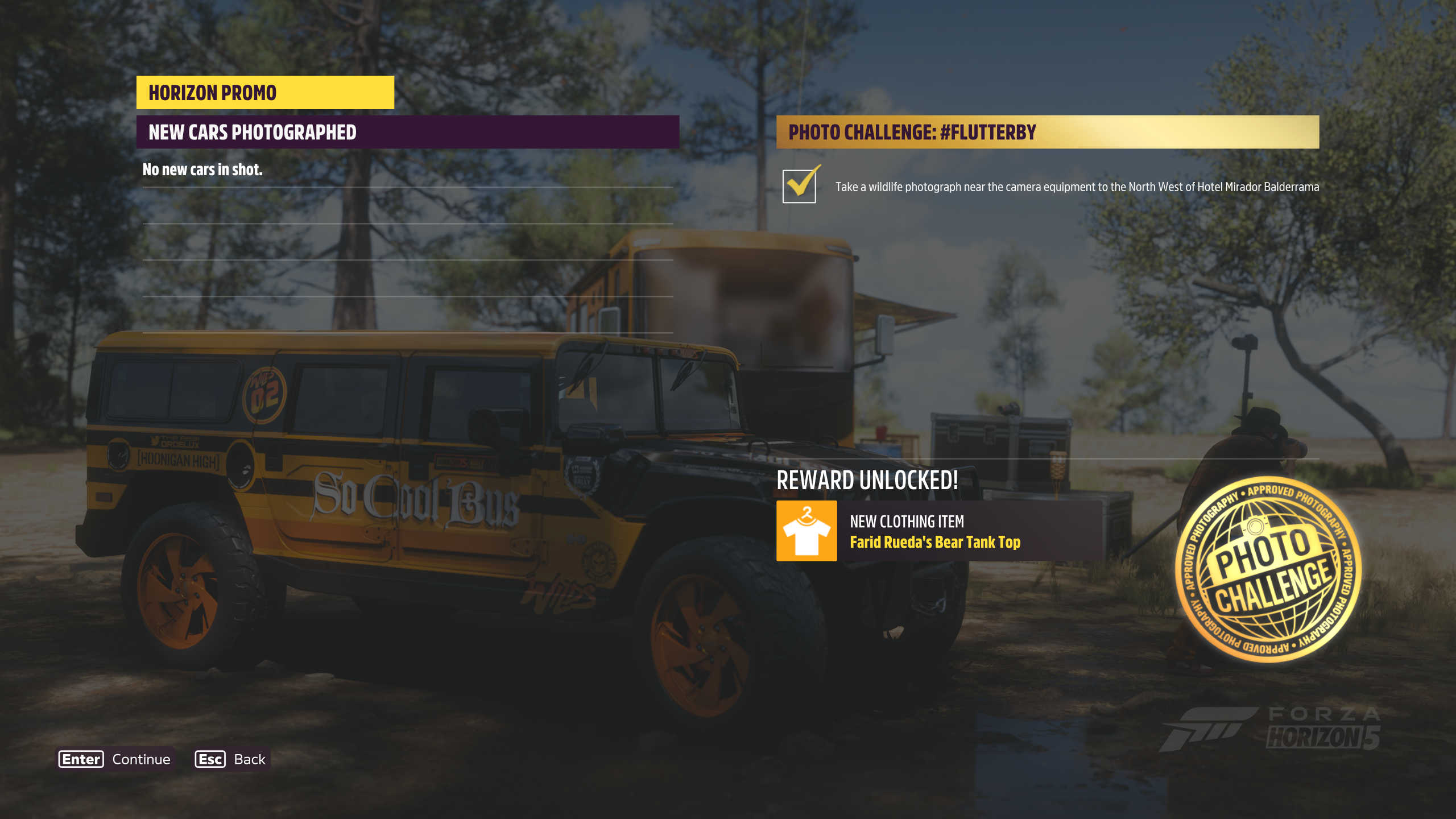
Task: Continue past the Horizon Promo results
Action: 115,759
